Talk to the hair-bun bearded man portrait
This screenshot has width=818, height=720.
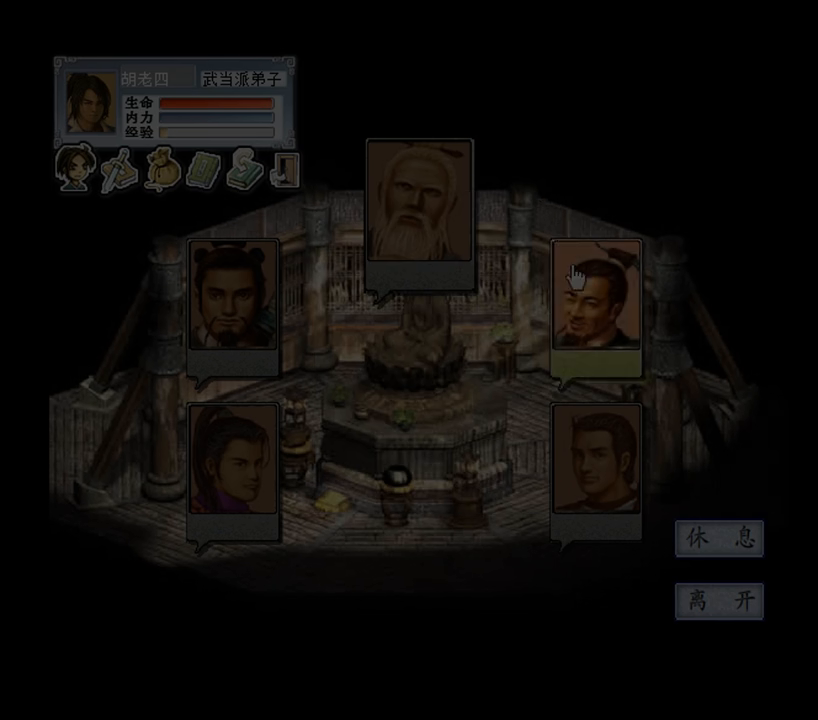tap(234, 296)
